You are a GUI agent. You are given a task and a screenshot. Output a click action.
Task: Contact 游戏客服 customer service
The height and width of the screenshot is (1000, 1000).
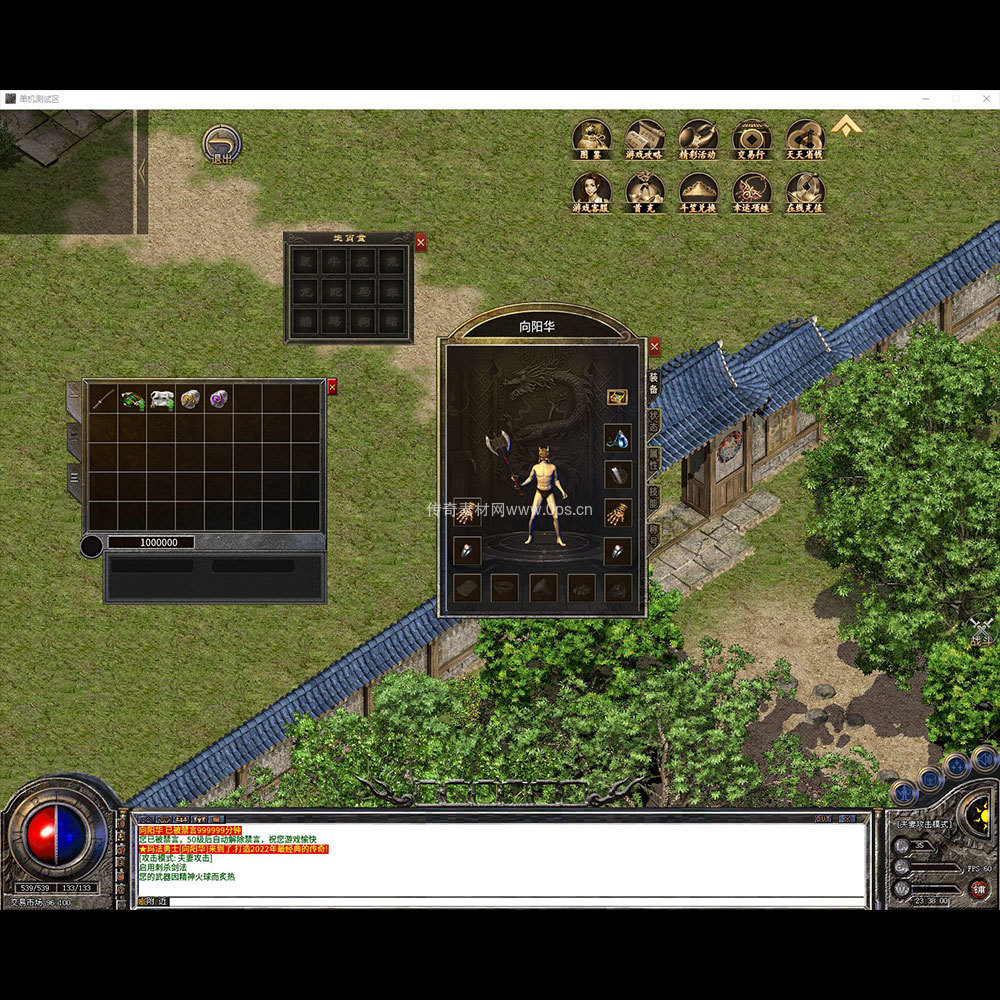coord(591,192)
